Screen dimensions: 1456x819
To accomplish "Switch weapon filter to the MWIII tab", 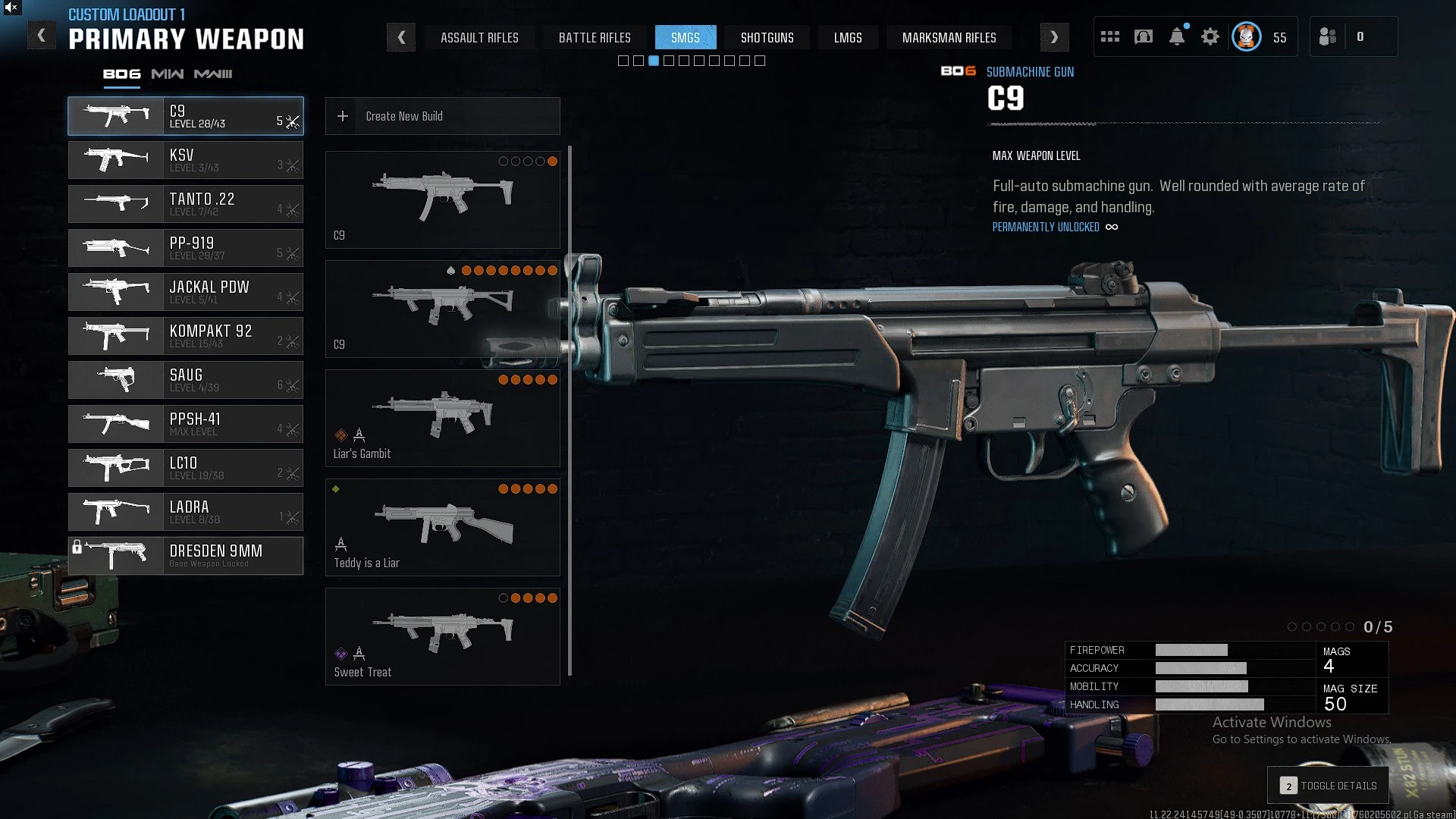I will coord(213,74).
